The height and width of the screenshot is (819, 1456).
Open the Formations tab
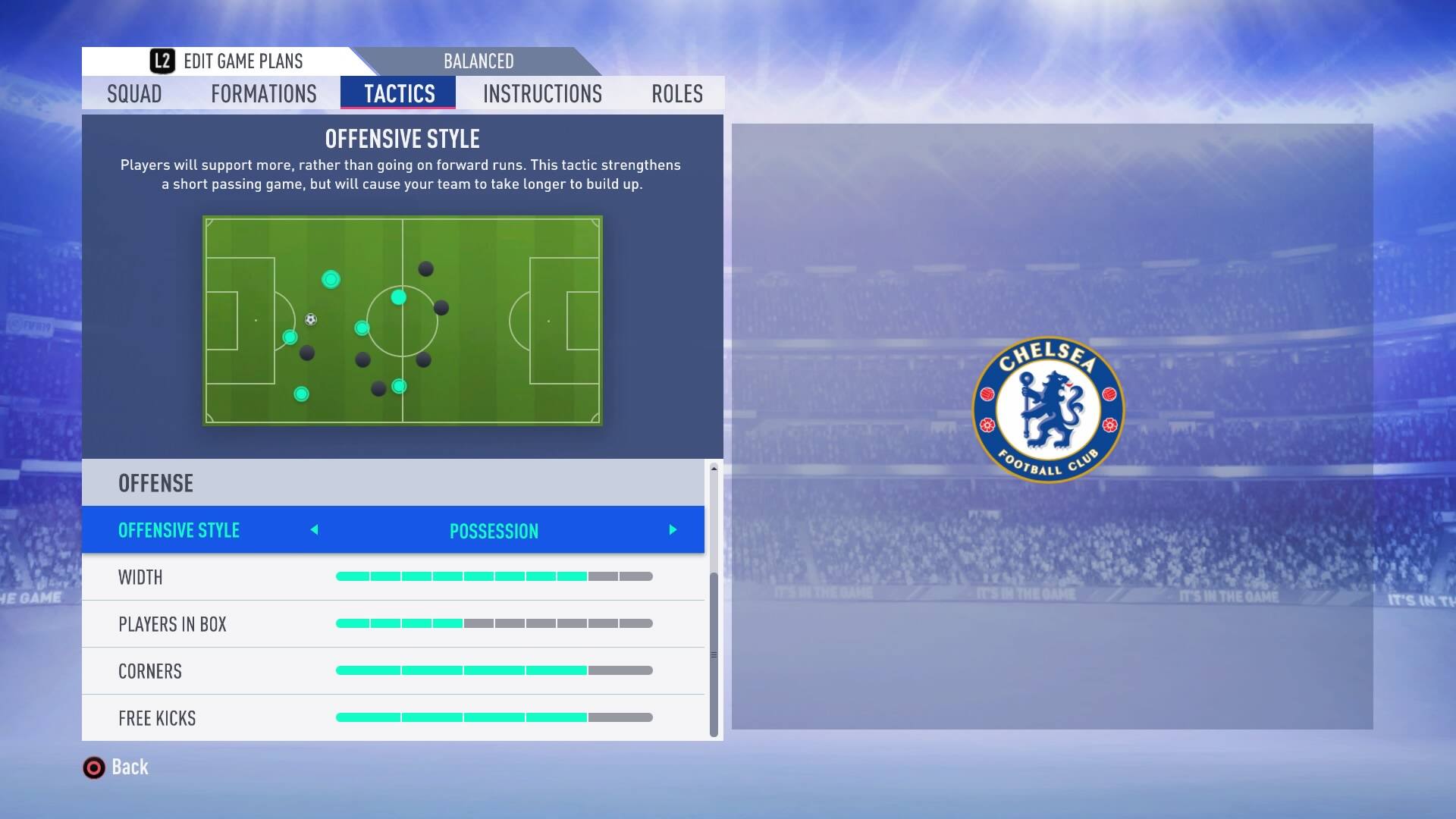point(264,94)
